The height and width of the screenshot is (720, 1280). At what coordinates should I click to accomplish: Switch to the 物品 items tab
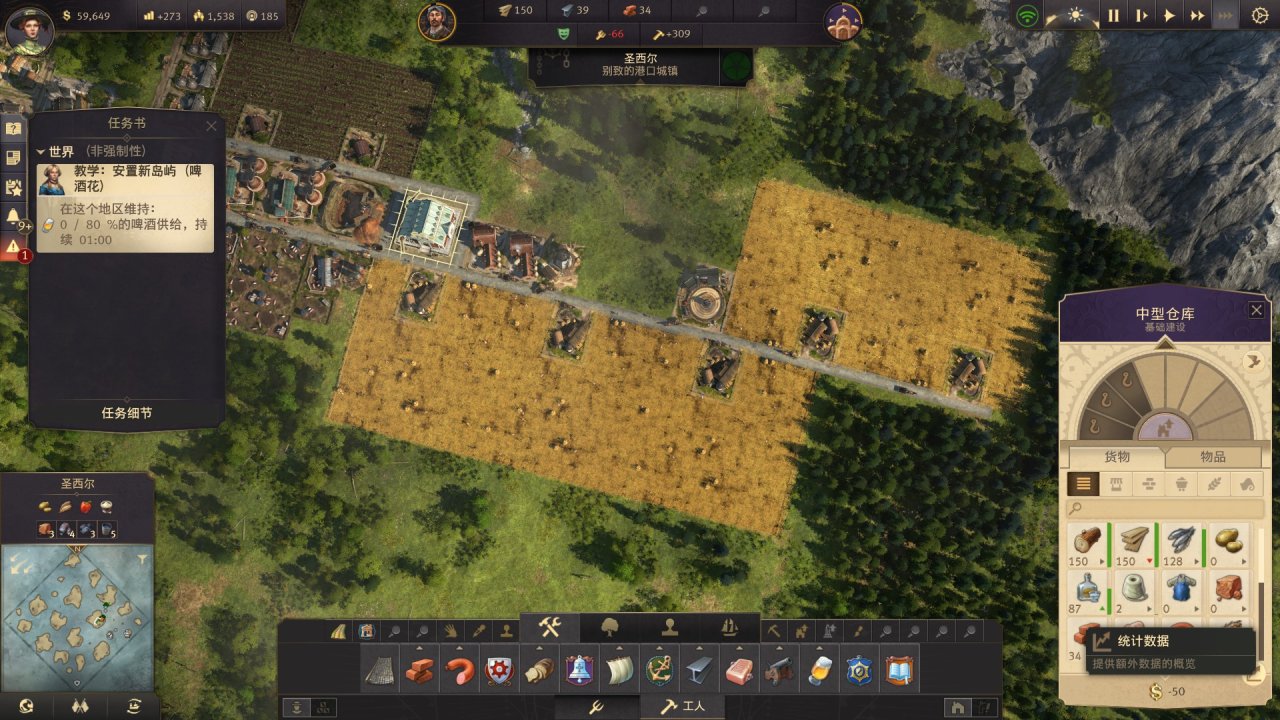1212,456
